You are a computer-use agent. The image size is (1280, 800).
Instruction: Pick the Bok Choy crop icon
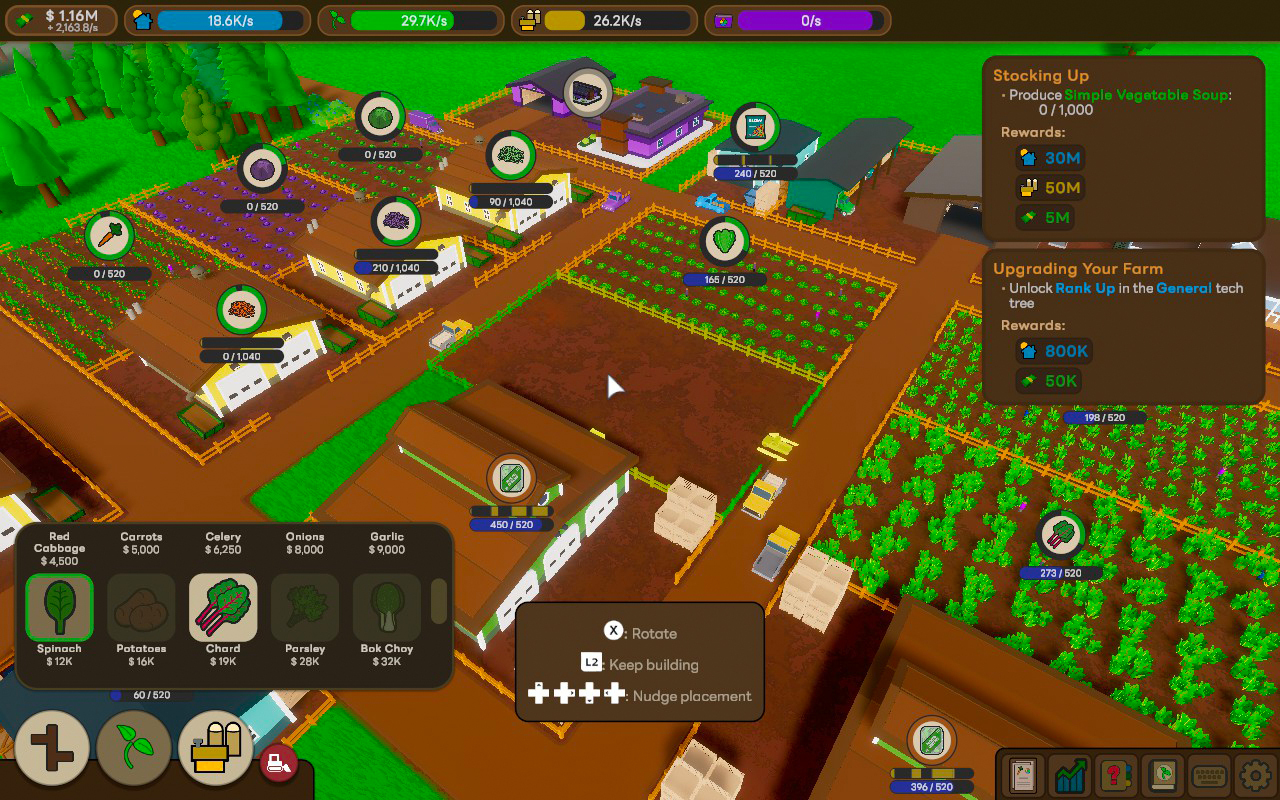386,607
